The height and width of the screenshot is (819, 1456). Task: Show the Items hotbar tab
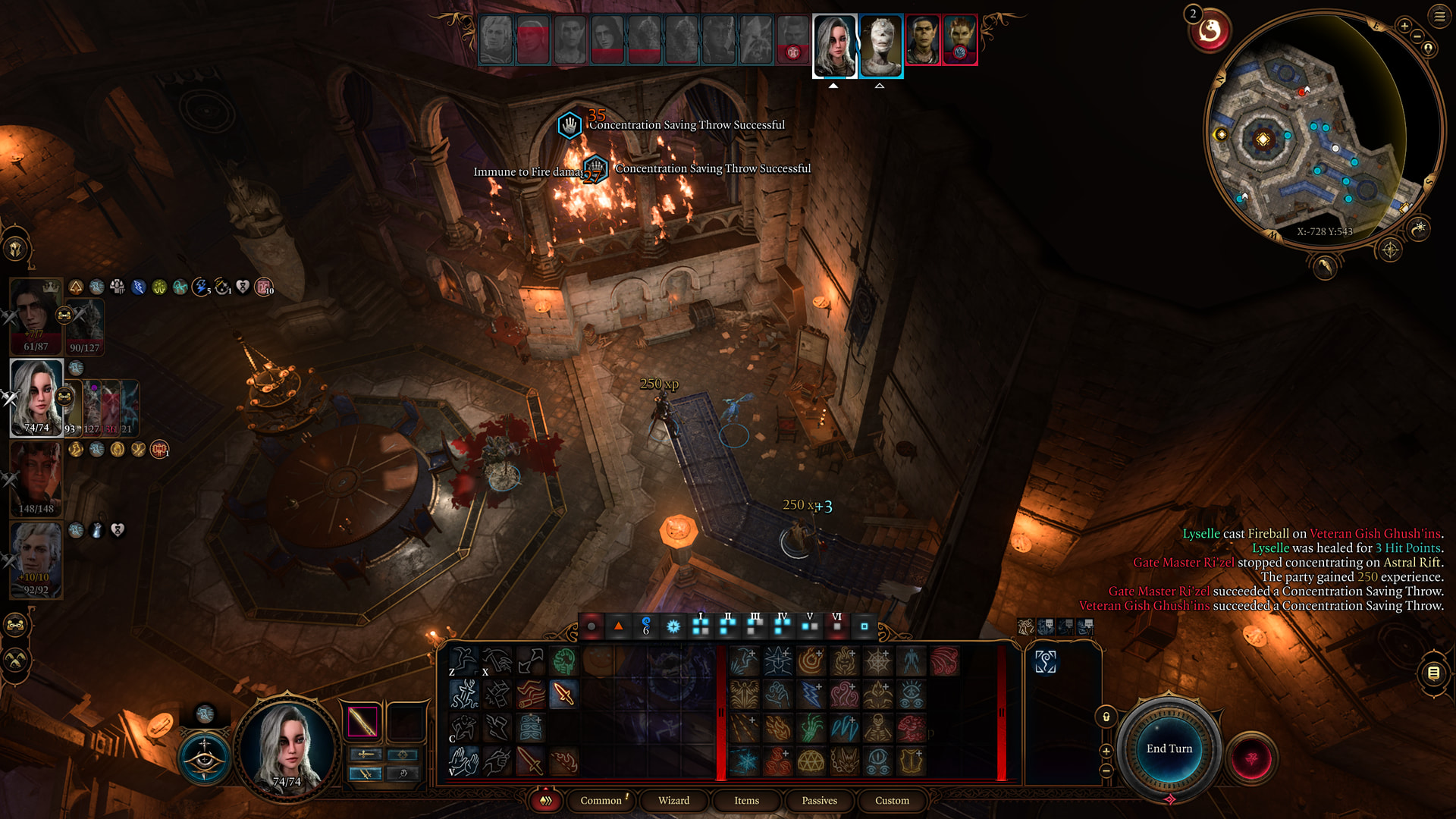pyautogui.click(x=746, y=801)
